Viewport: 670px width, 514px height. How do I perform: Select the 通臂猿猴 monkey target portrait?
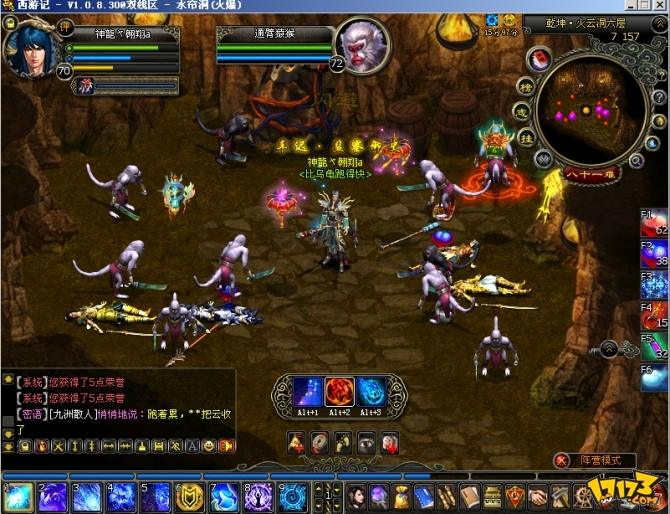pos(361,44)
